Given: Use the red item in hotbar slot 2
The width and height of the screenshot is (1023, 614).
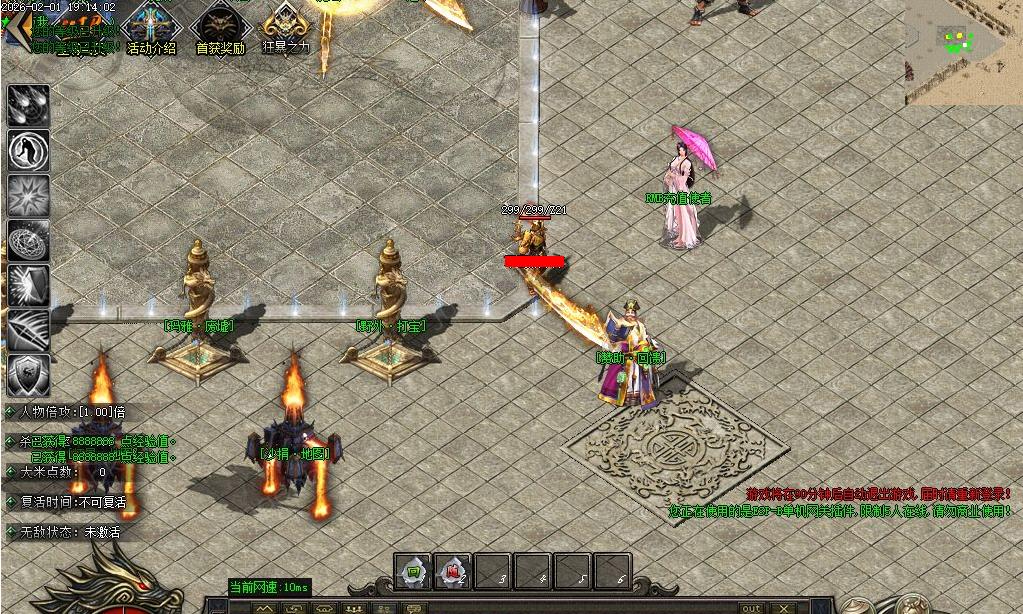Looking at the screenshot, I should point(452,572).
